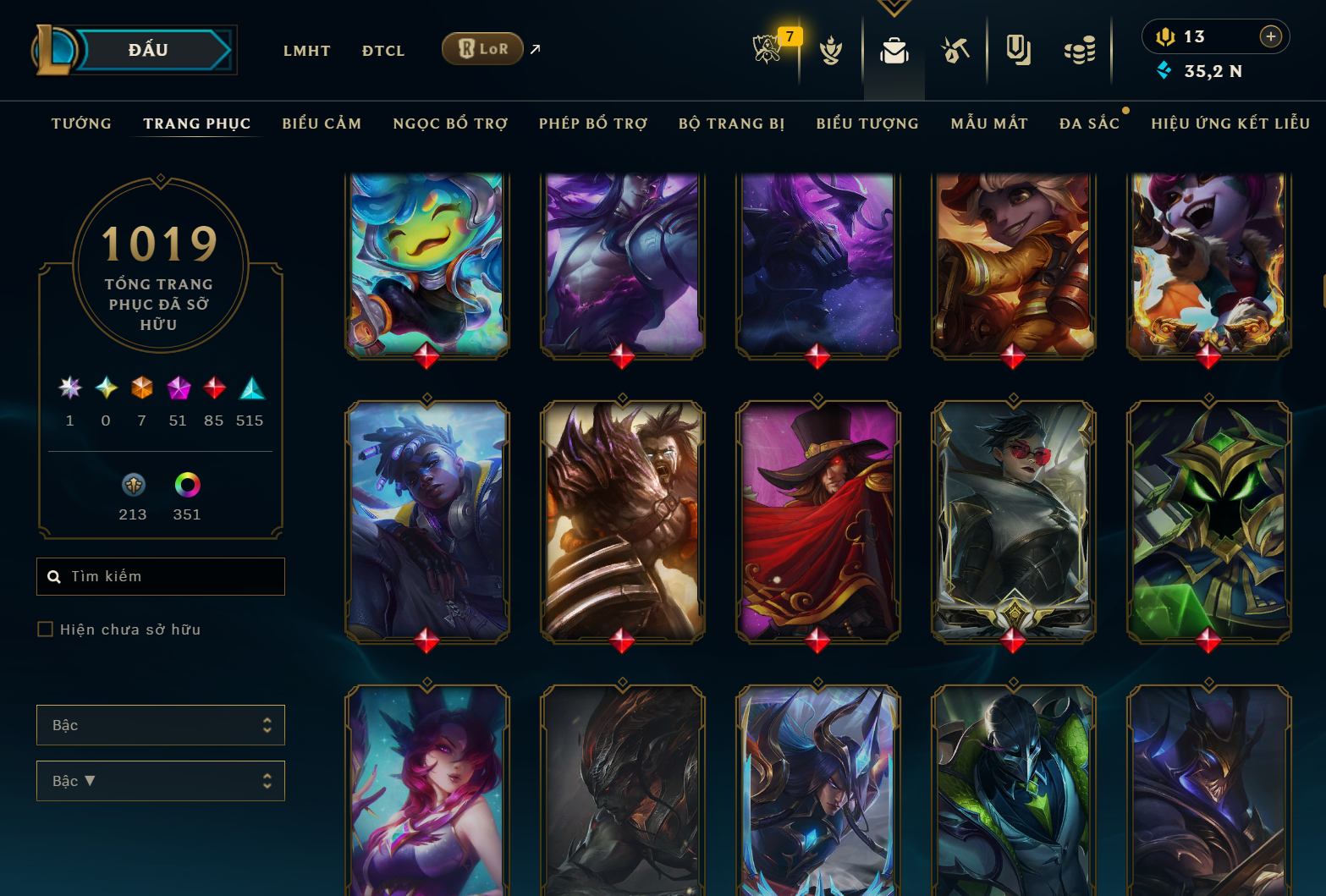Open the NGỌC BỔ TRỢ tab

click(x=450, y=124)
